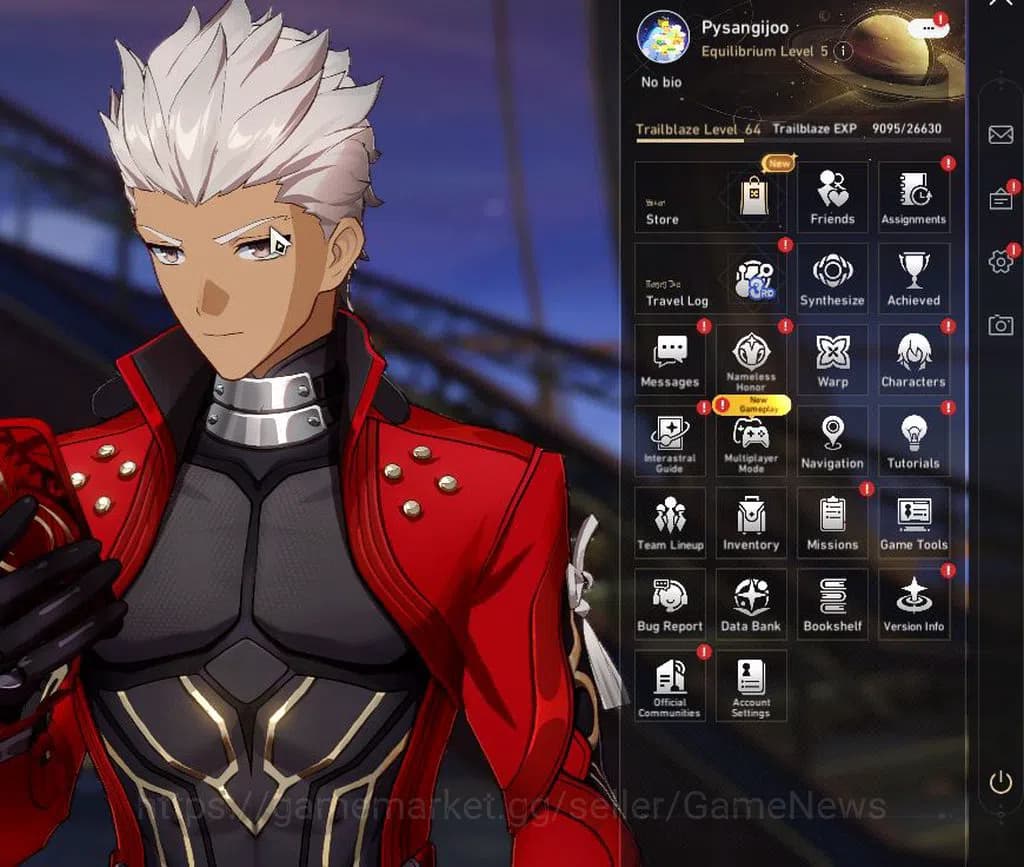
Task: Open Account Settings
Action: [751, 686]
